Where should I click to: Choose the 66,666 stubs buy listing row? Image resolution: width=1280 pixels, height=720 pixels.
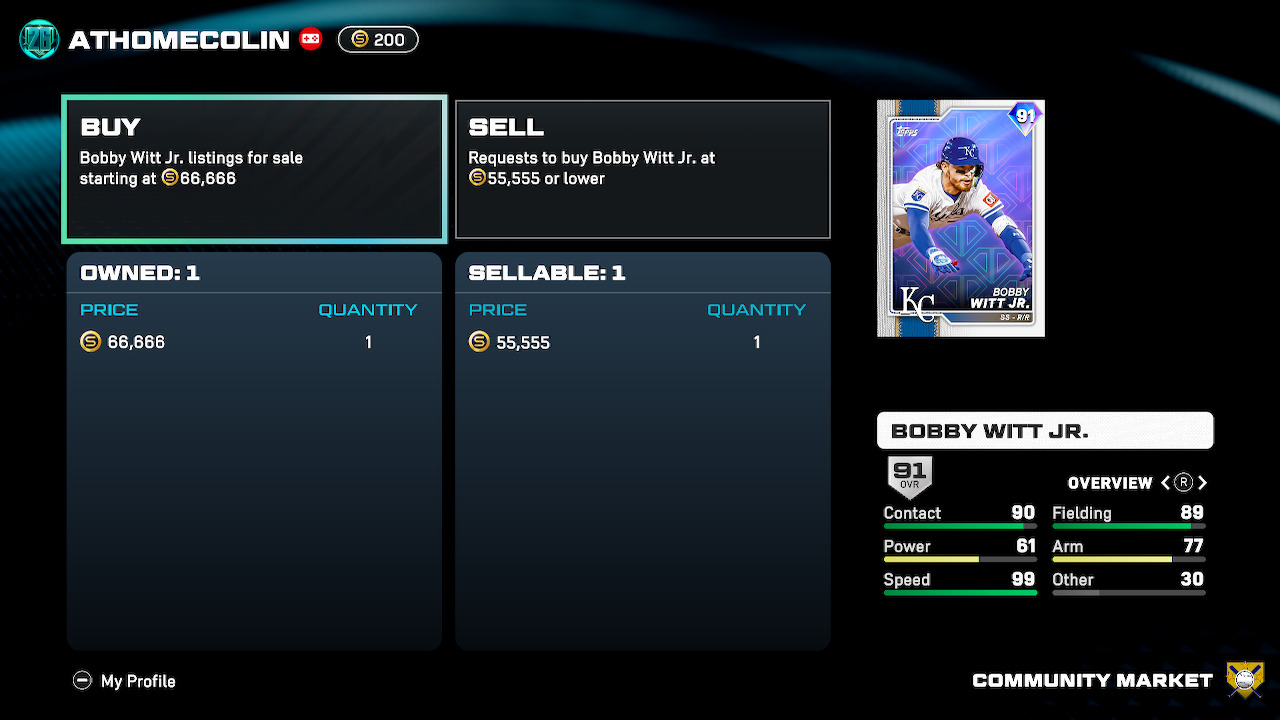tap(254, 342)
